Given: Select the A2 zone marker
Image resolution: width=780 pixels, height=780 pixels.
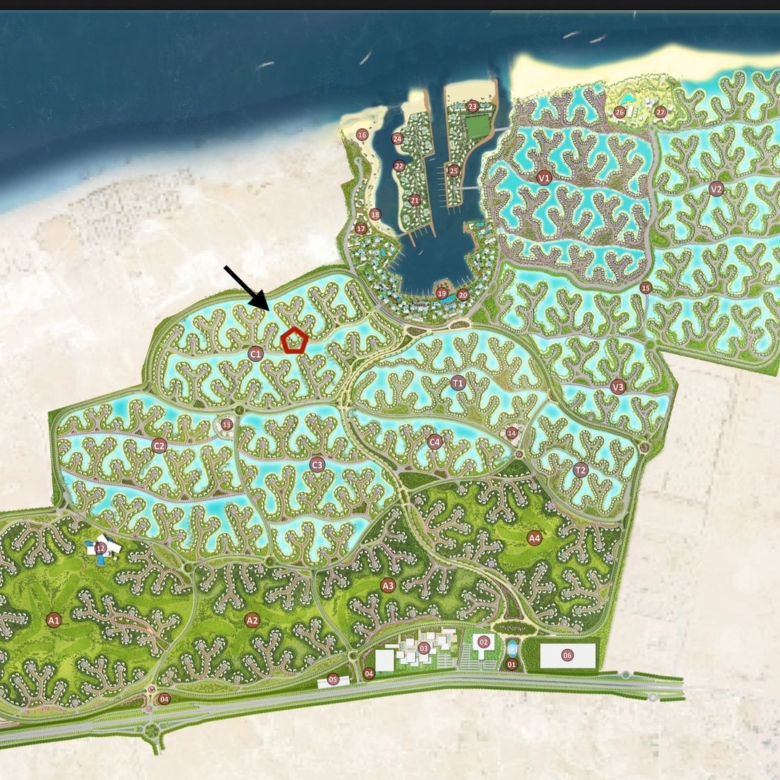Looking at the screenshot, I should [252, 620].
